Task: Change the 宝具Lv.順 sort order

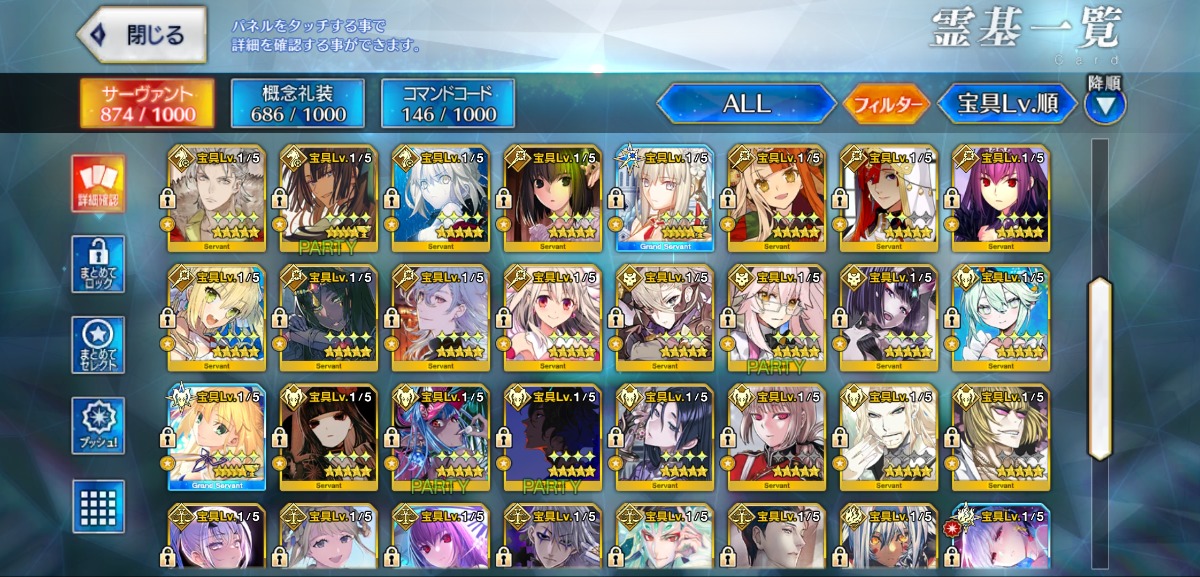Action: 1007,103
